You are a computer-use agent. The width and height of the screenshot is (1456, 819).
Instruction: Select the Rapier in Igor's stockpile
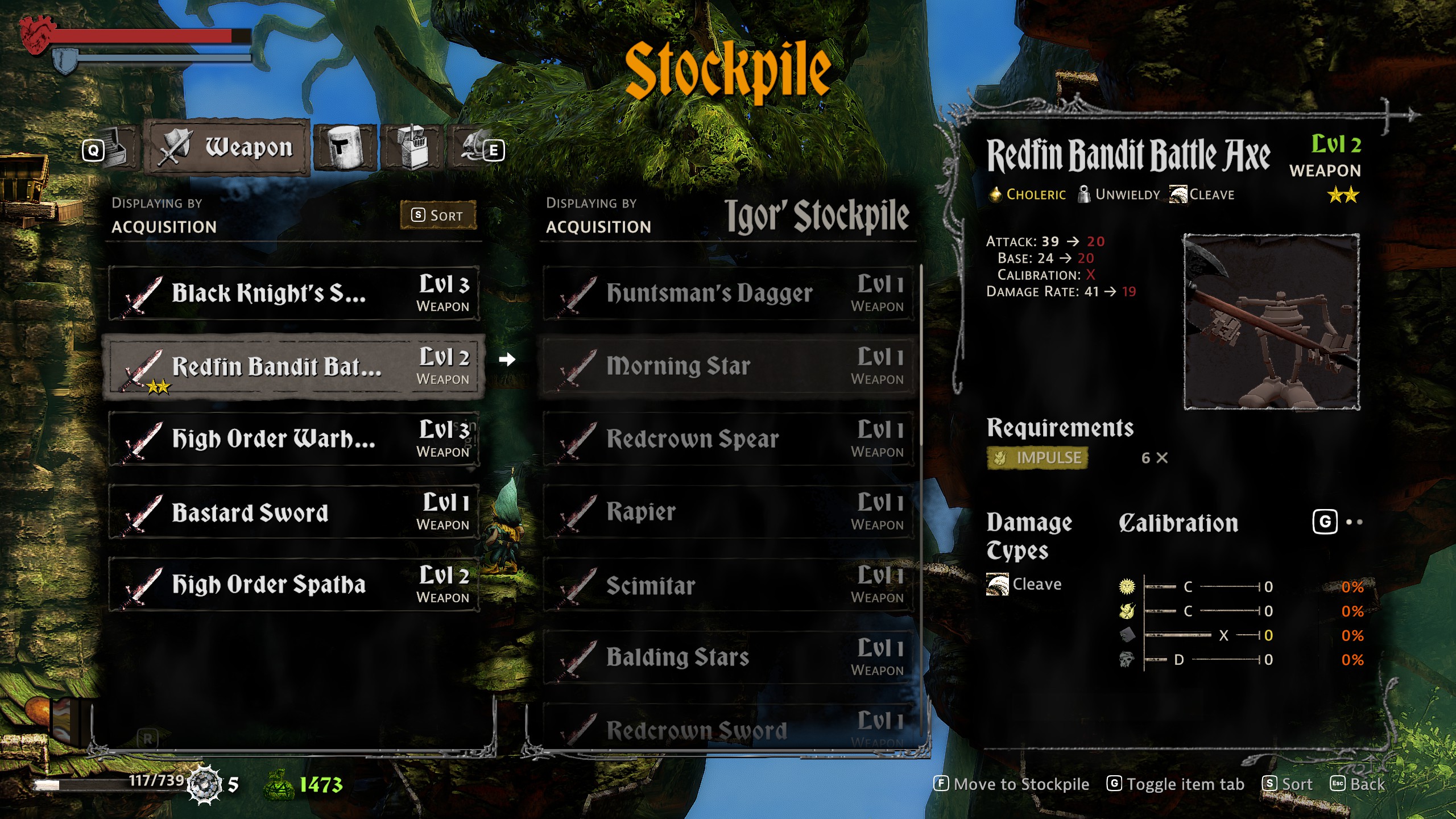pyautogui.click(x=728, y=512)
